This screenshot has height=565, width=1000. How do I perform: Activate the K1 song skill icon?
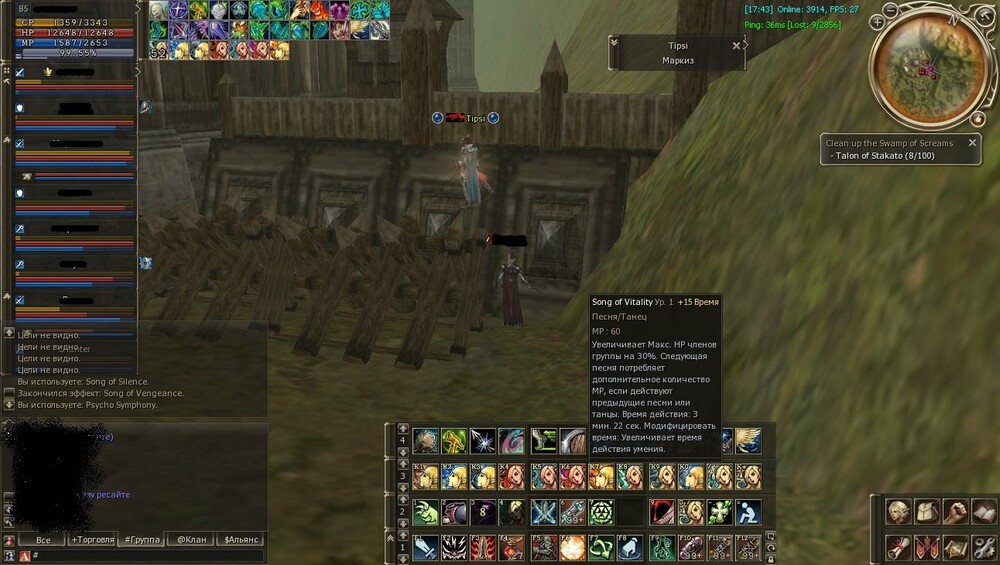point(426,477)
